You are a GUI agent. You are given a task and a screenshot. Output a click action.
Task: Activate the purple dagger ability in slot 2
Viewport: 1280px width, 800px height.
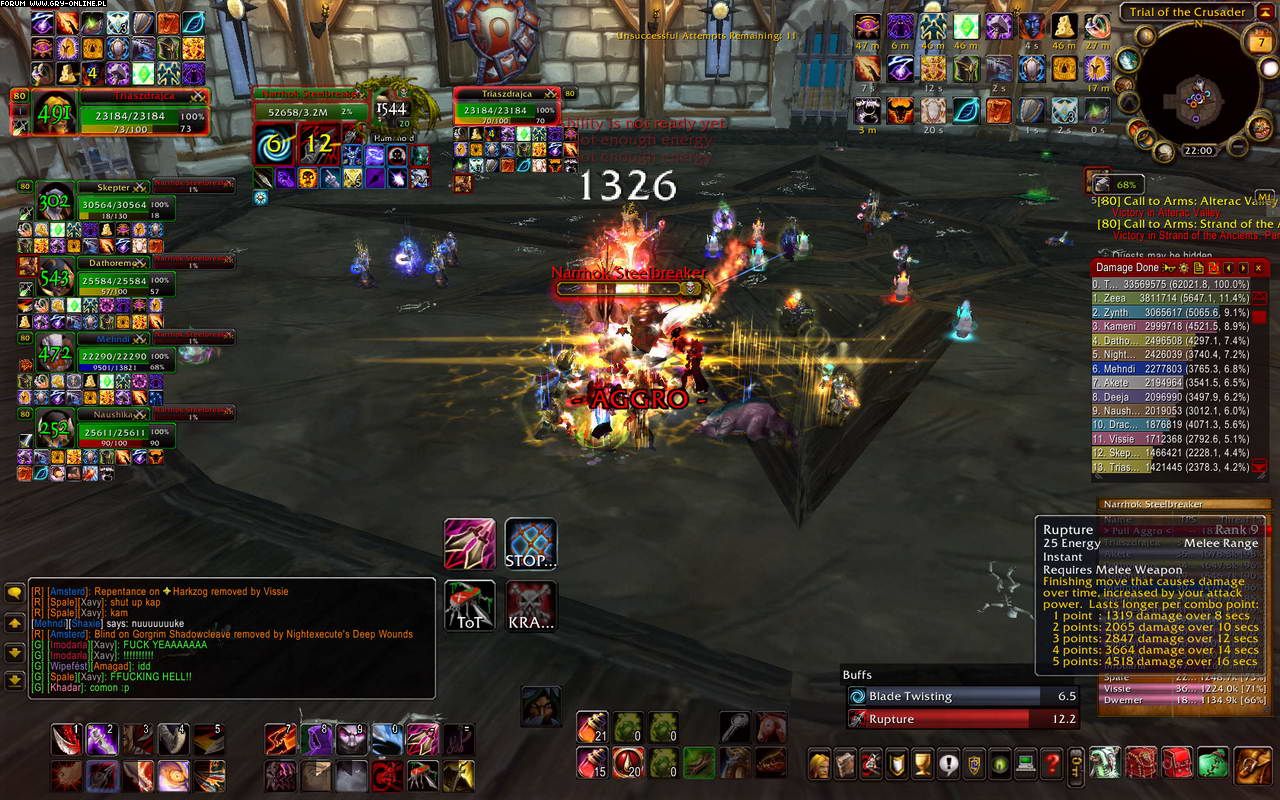(103, 739)
